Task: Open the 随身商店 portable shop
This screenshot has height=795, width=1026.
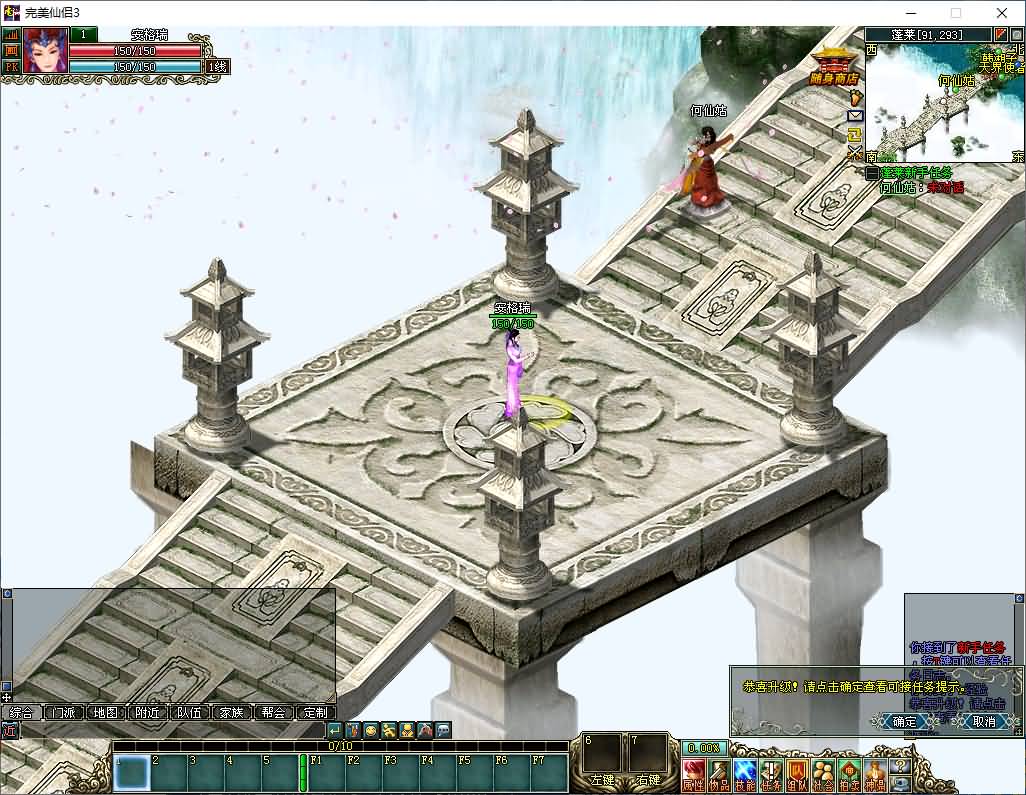Action: point(833,67)
